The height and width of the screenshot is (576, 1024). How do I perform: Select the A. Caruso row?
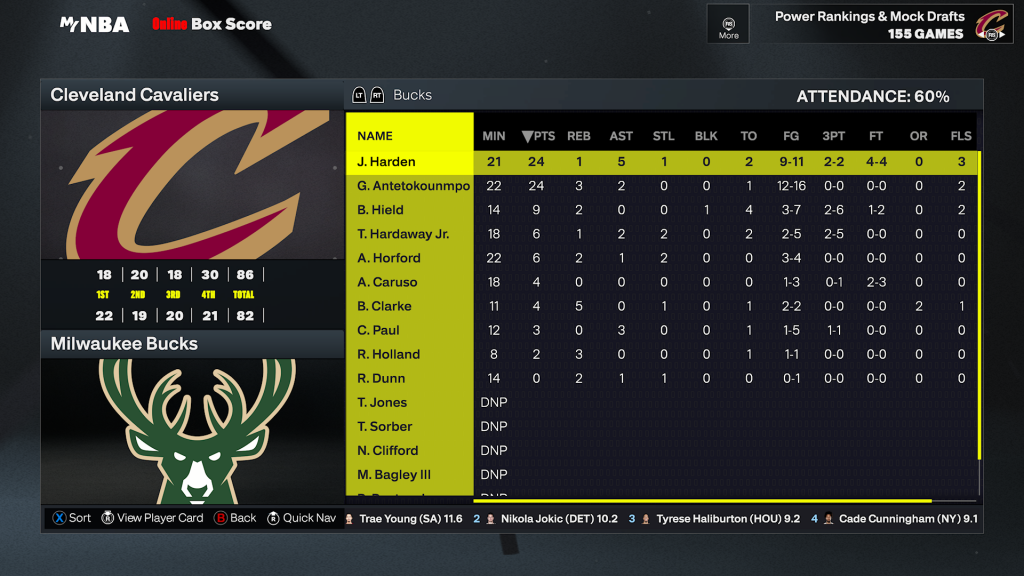[385, 282]
